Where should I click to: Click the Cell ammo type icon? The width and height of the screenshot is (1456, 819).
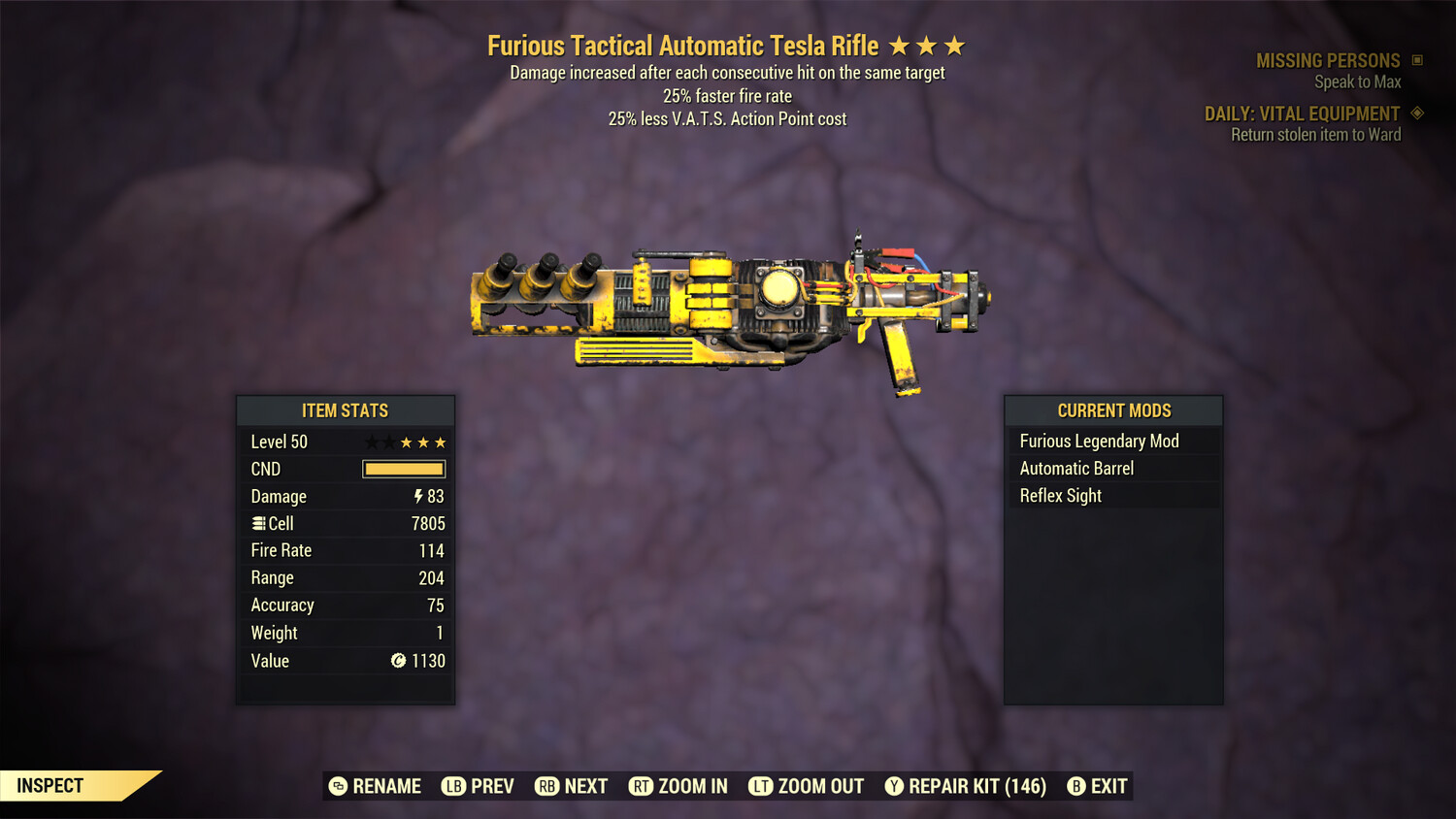258,523
